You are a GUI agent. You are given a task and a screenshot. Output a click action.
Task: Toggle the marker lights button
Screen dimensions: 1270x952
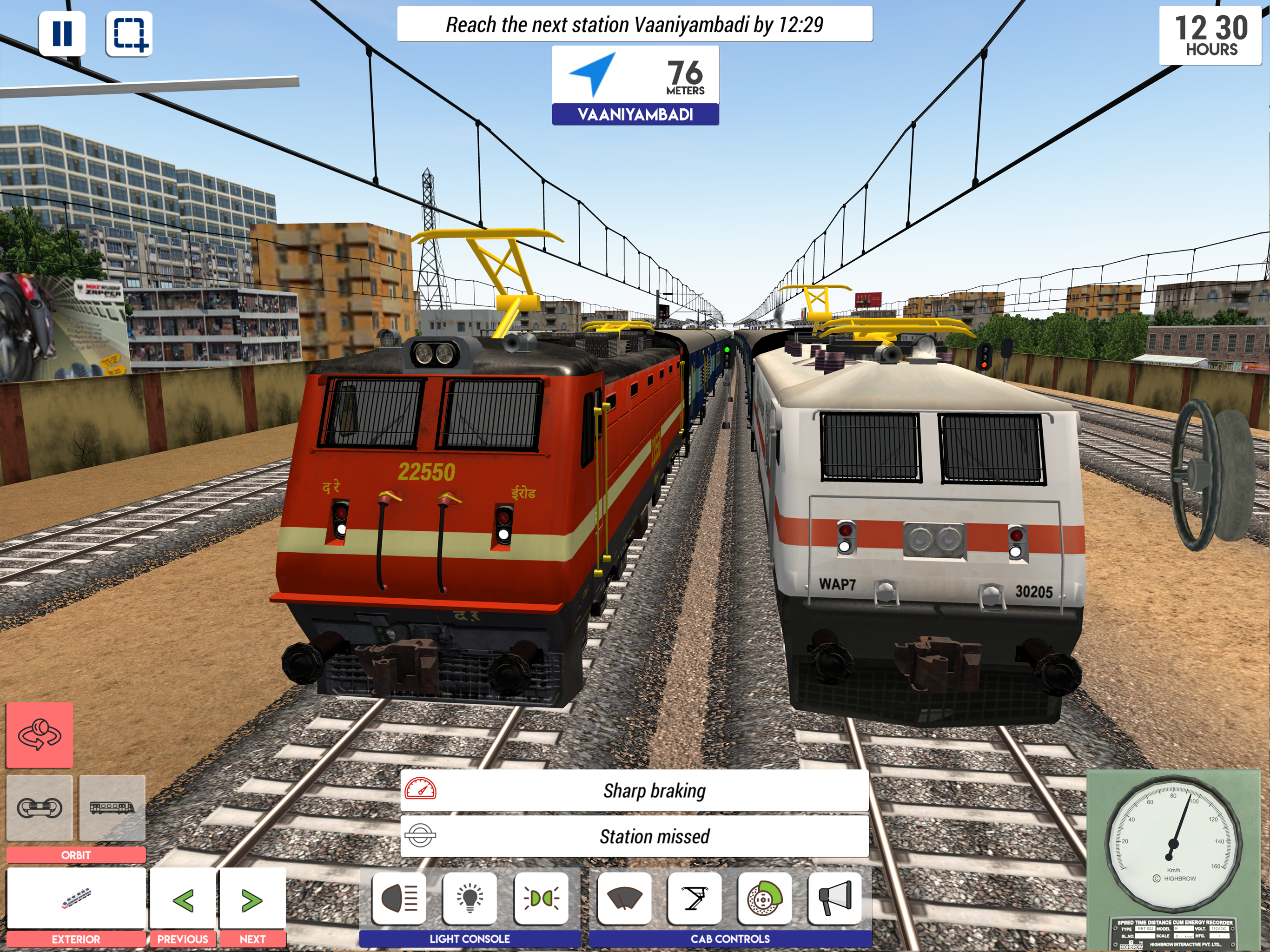(541, 899)
